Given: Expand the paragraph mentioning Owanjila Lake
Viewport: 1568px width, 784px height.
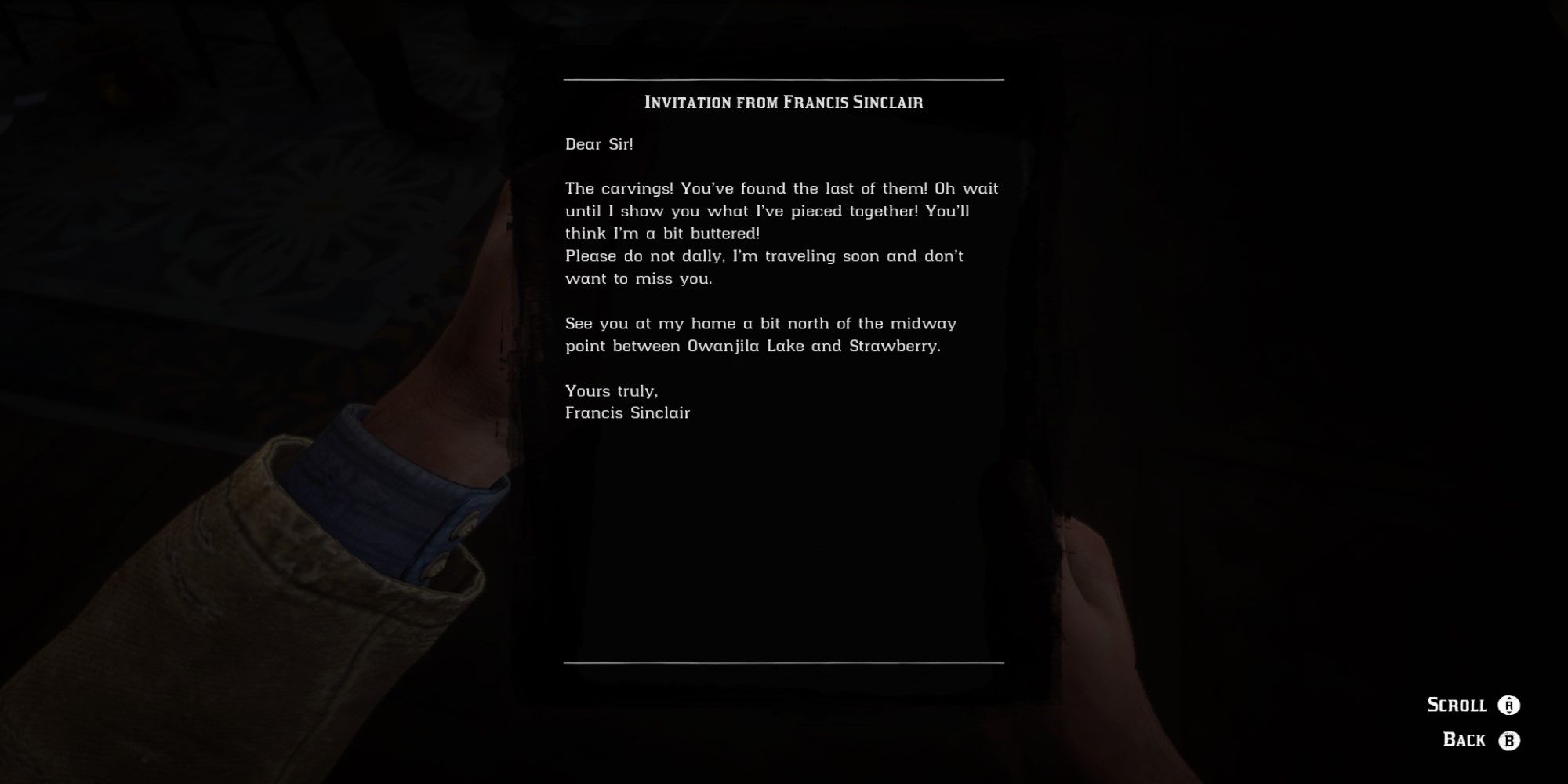Looking at the screenshot, I should (x=760, y=333).
